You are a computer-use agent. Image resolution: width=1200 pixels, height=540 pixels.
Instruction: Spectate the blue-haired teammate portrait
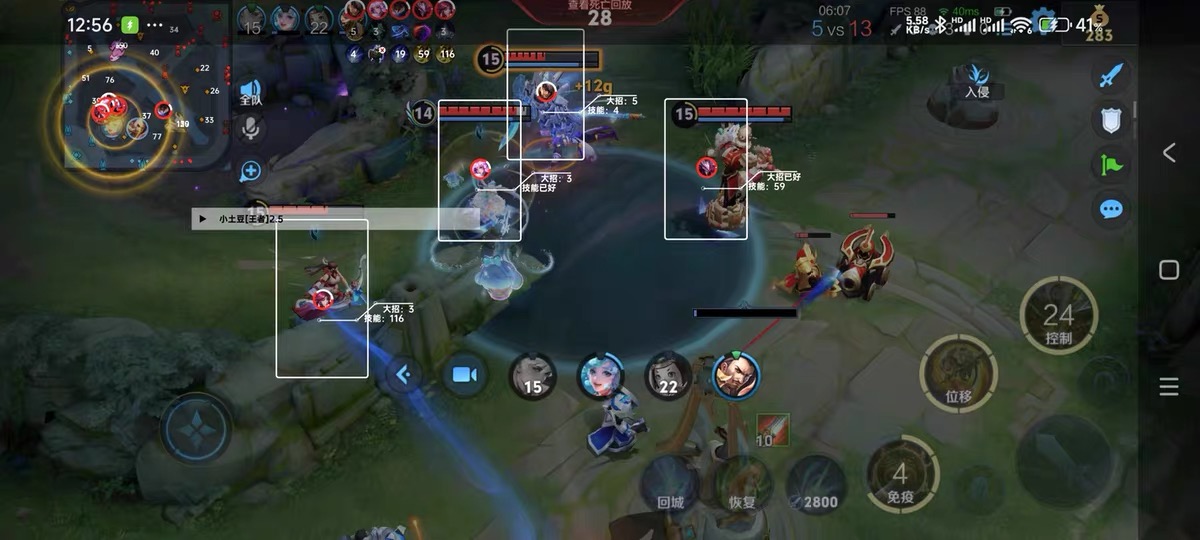(600, 375)
